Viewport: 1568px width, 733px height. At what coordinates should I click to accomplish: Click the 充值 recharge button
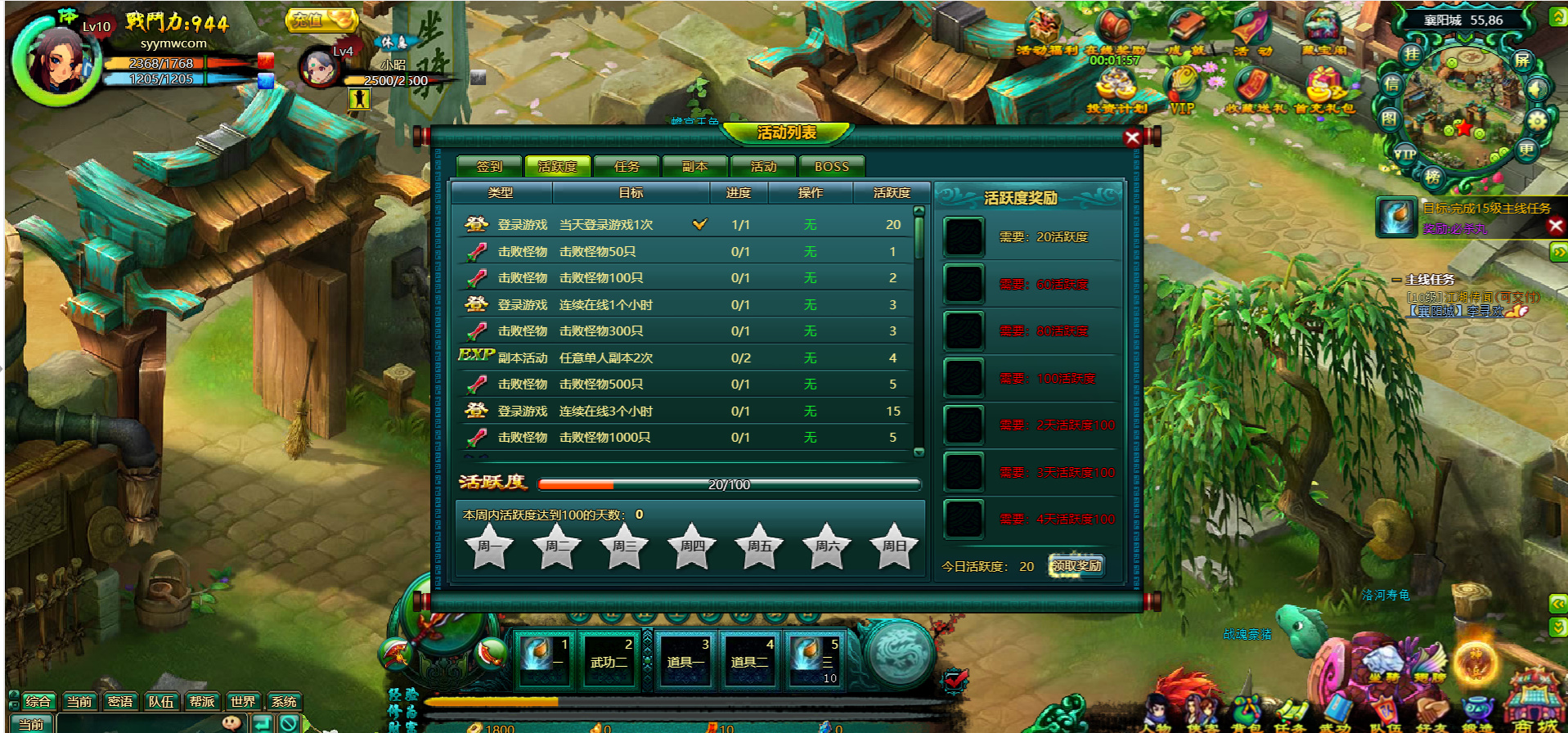[321, 19]
